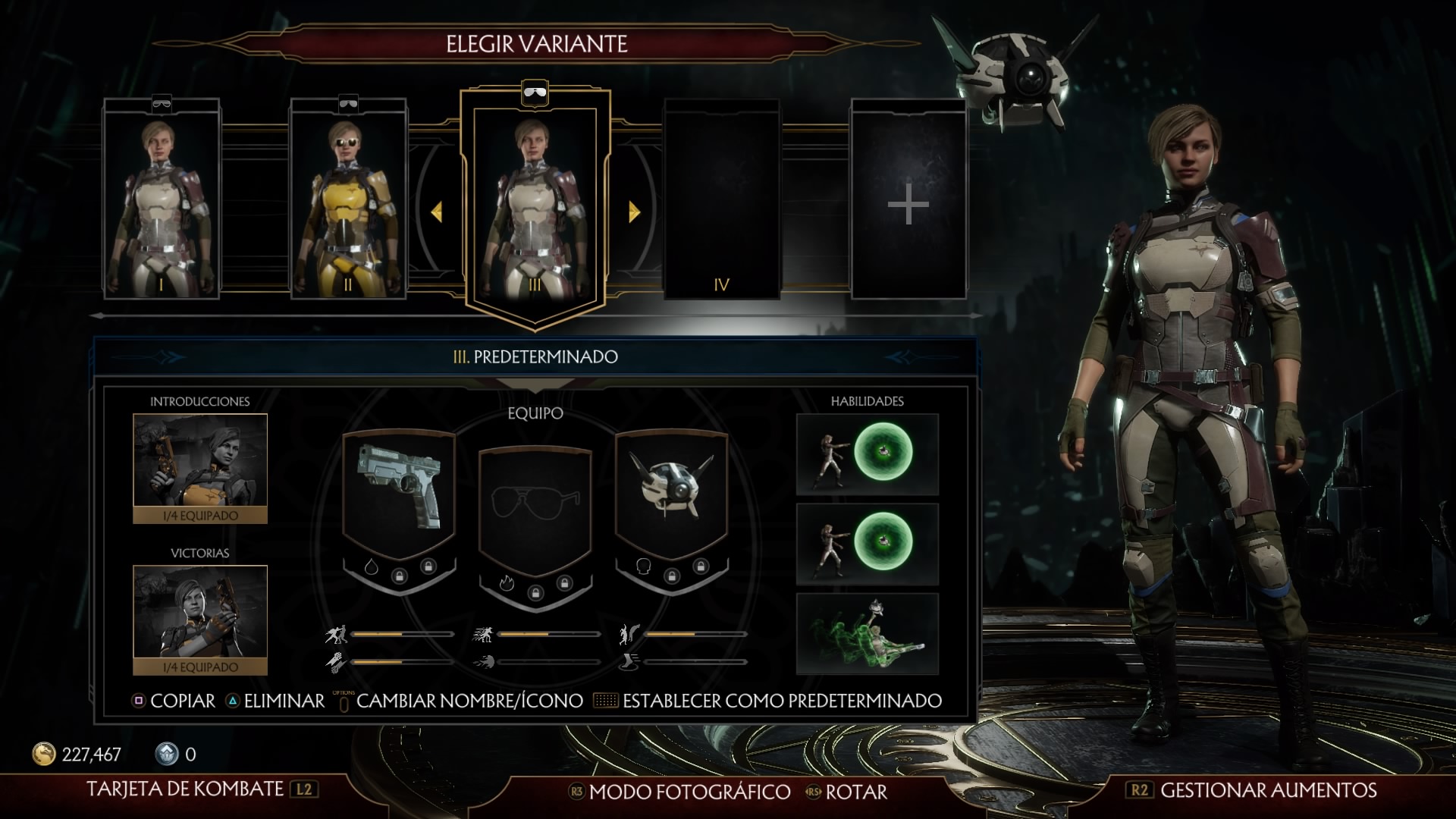Open the empty variant IV slot
This screenshot has height=819, width=1456.
721,199
